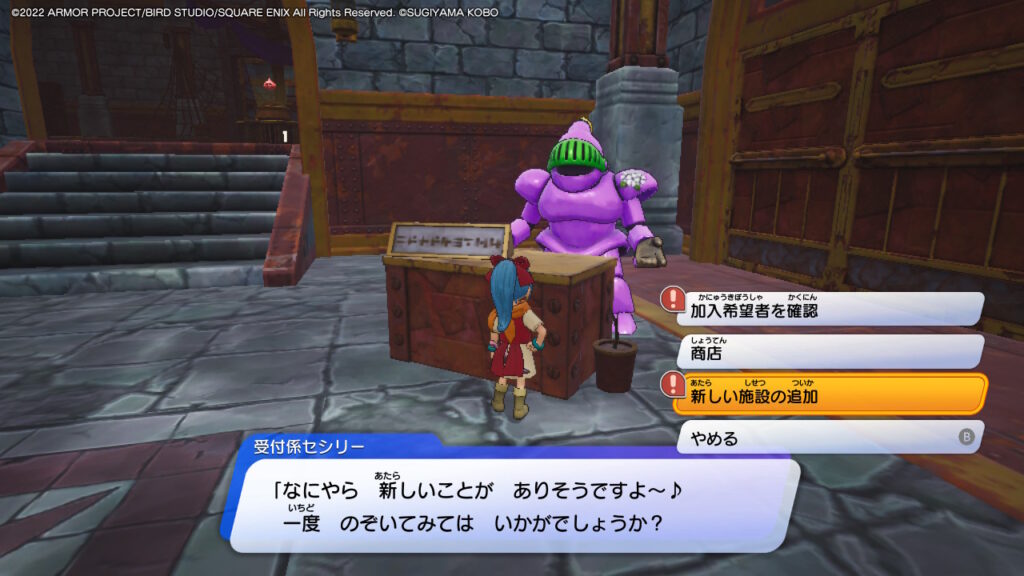Choose 新しい施設の追加 option

pyautogui.click(x=830, y=394)
